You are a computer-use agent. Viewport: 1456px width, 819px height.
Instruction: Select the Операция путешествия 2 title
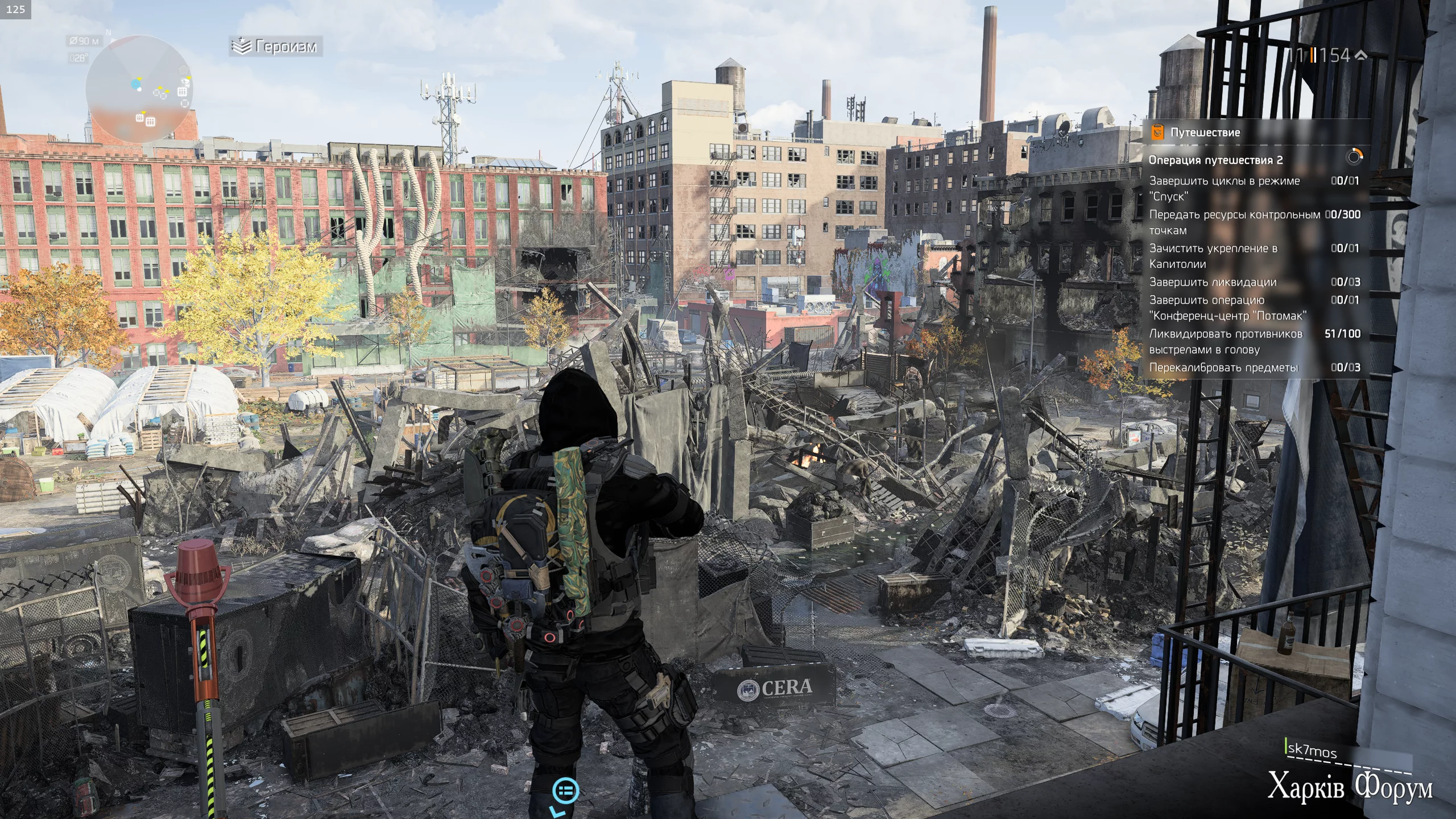tap(1215, 160)
